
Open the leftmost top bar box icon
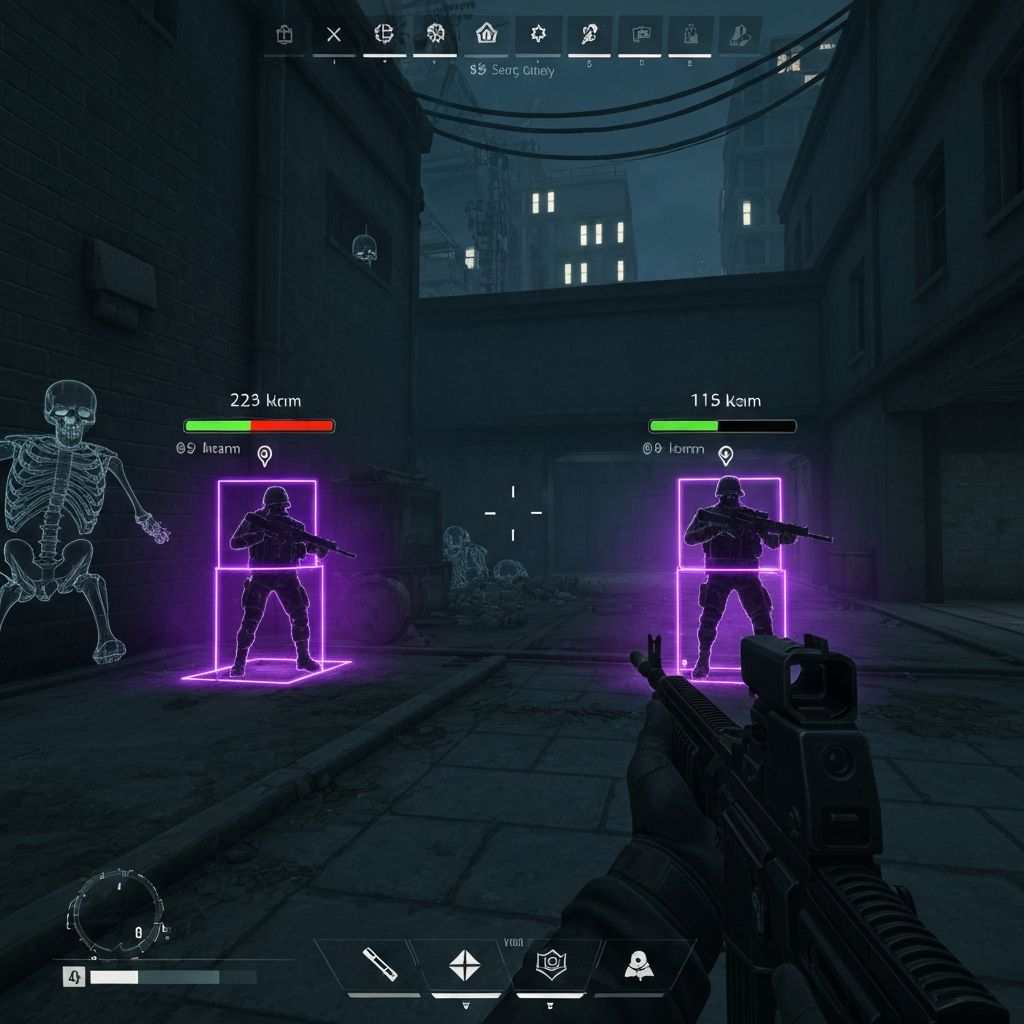pos(284,35)
